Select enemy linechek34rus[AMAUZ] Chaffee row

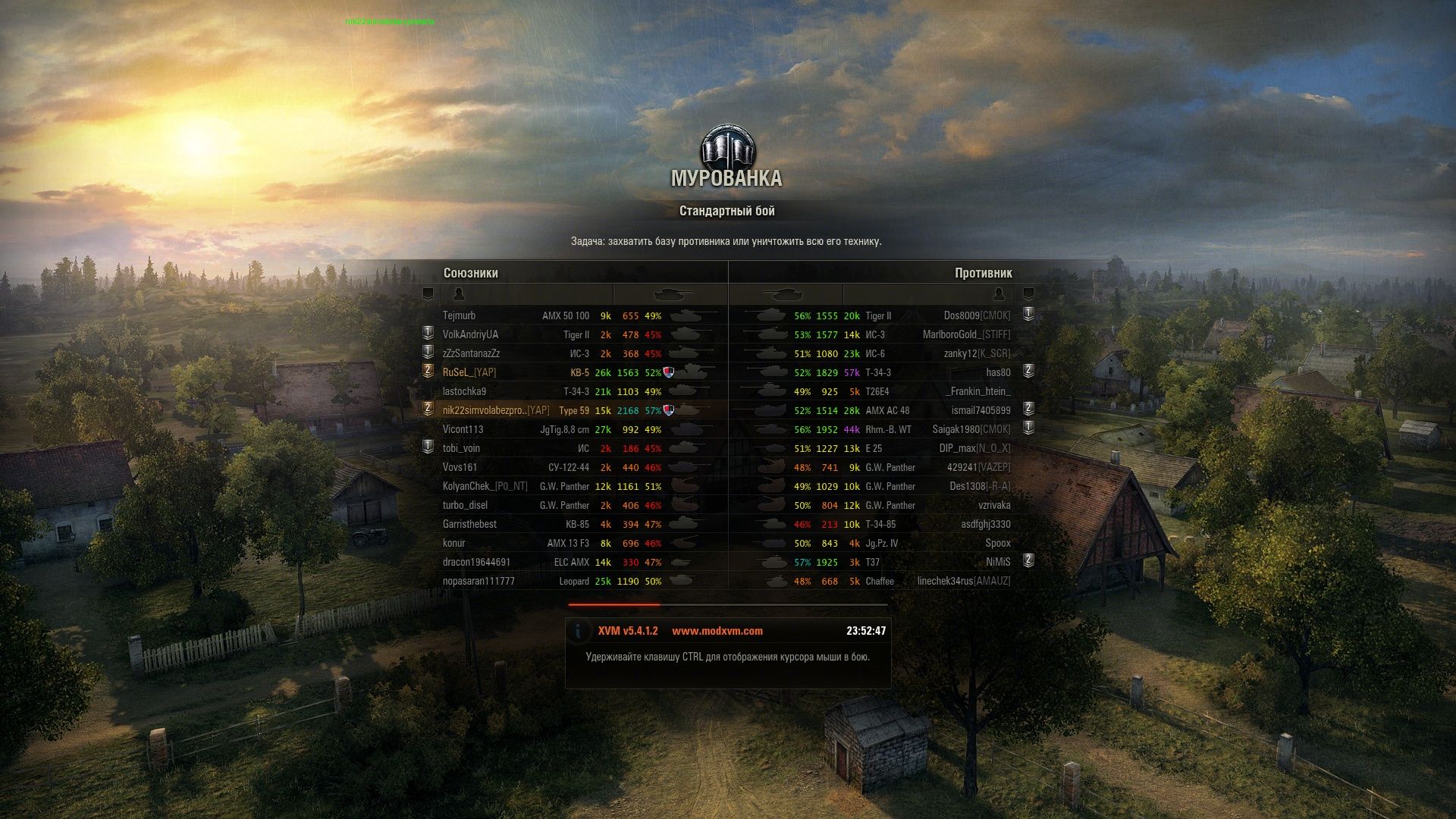click(964, 581)
